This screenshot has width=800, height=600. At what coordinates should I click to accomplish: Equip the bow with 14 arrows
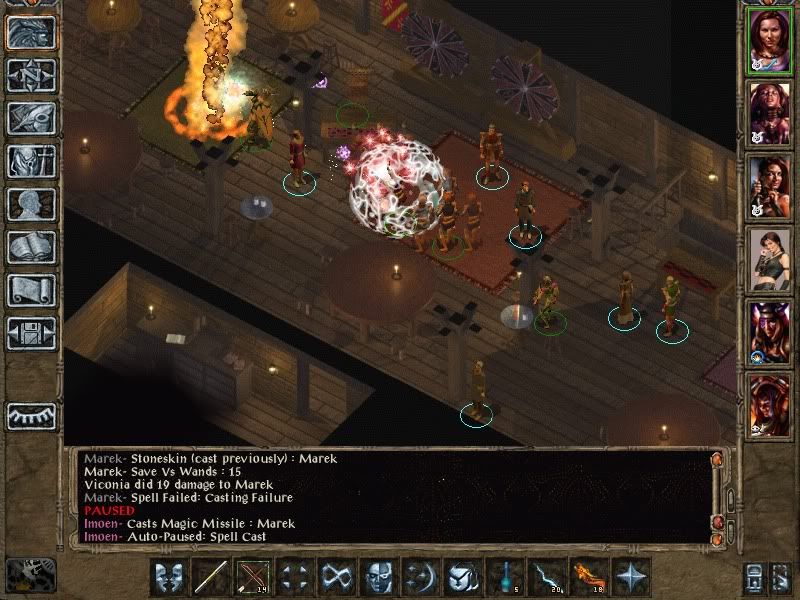(253, 577)
